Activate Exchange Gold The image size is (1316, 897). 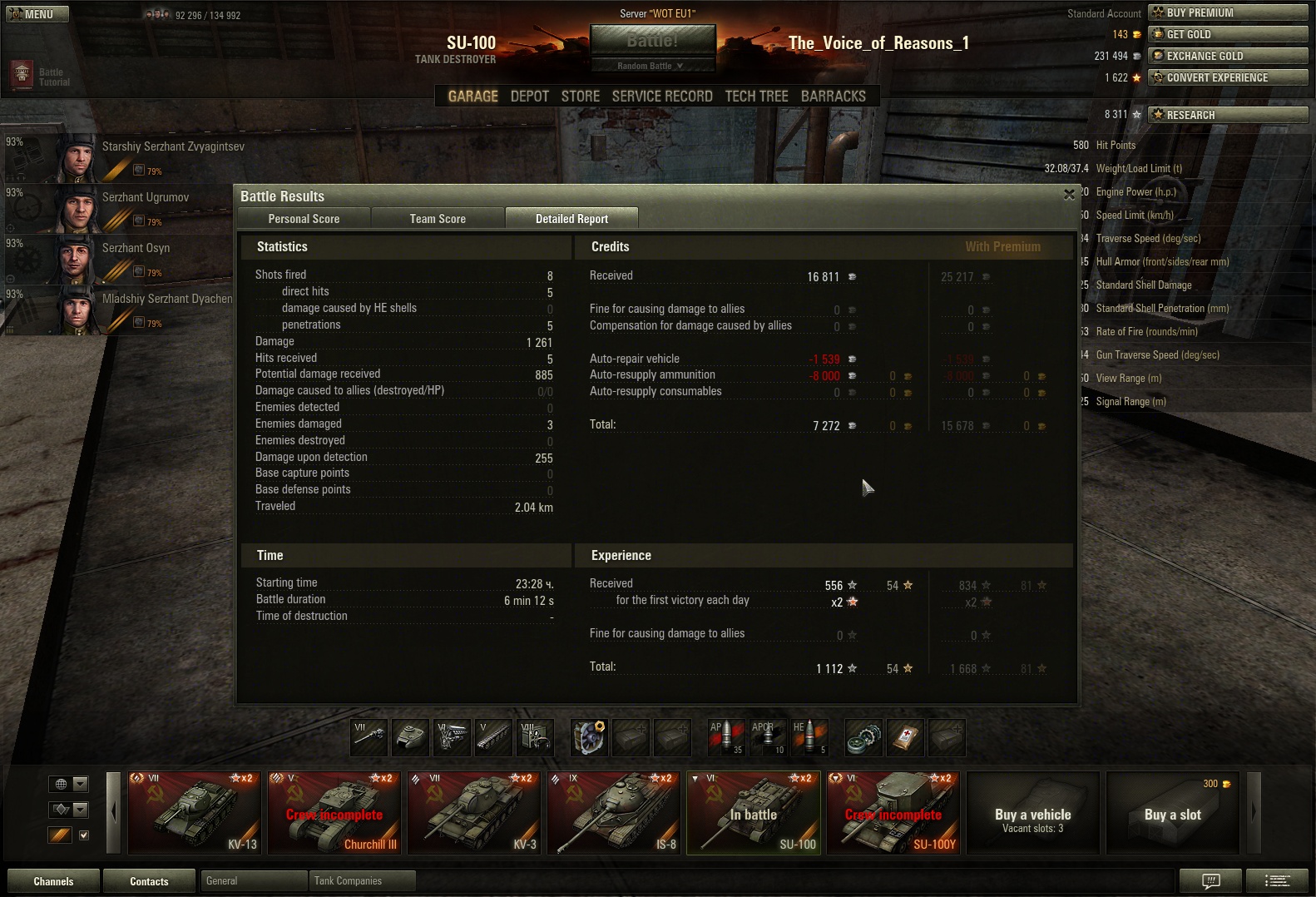(x=1228, y=56)
